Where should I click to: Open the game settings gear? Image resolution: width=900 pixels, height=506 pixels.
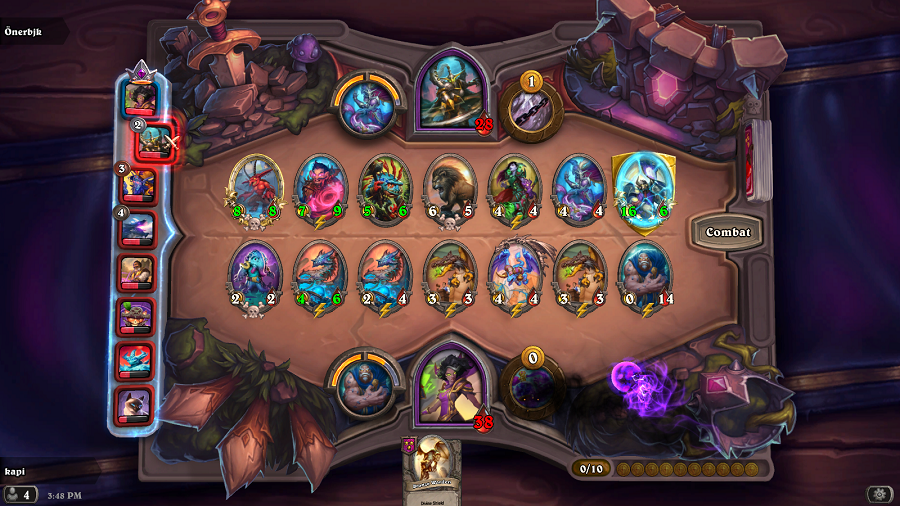(879, 493)
